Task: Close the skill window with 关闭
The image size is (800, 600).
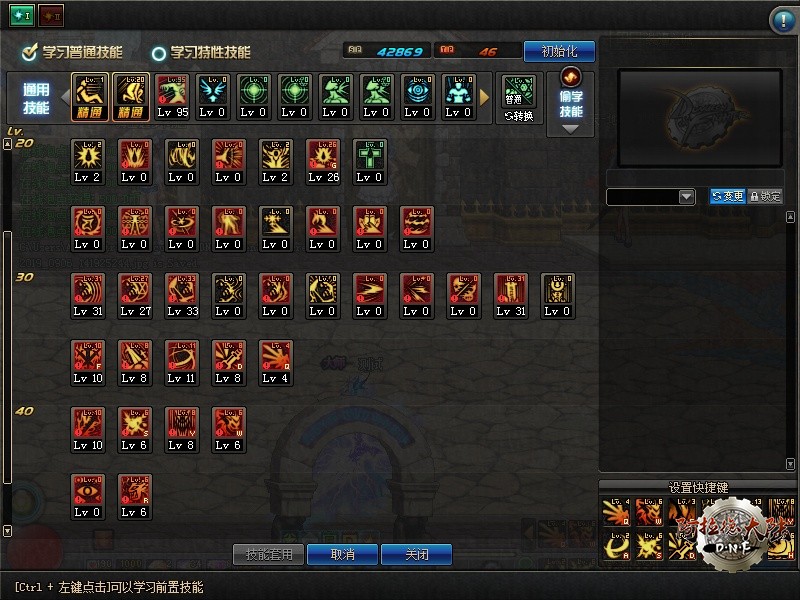Action: click(417, 554)
